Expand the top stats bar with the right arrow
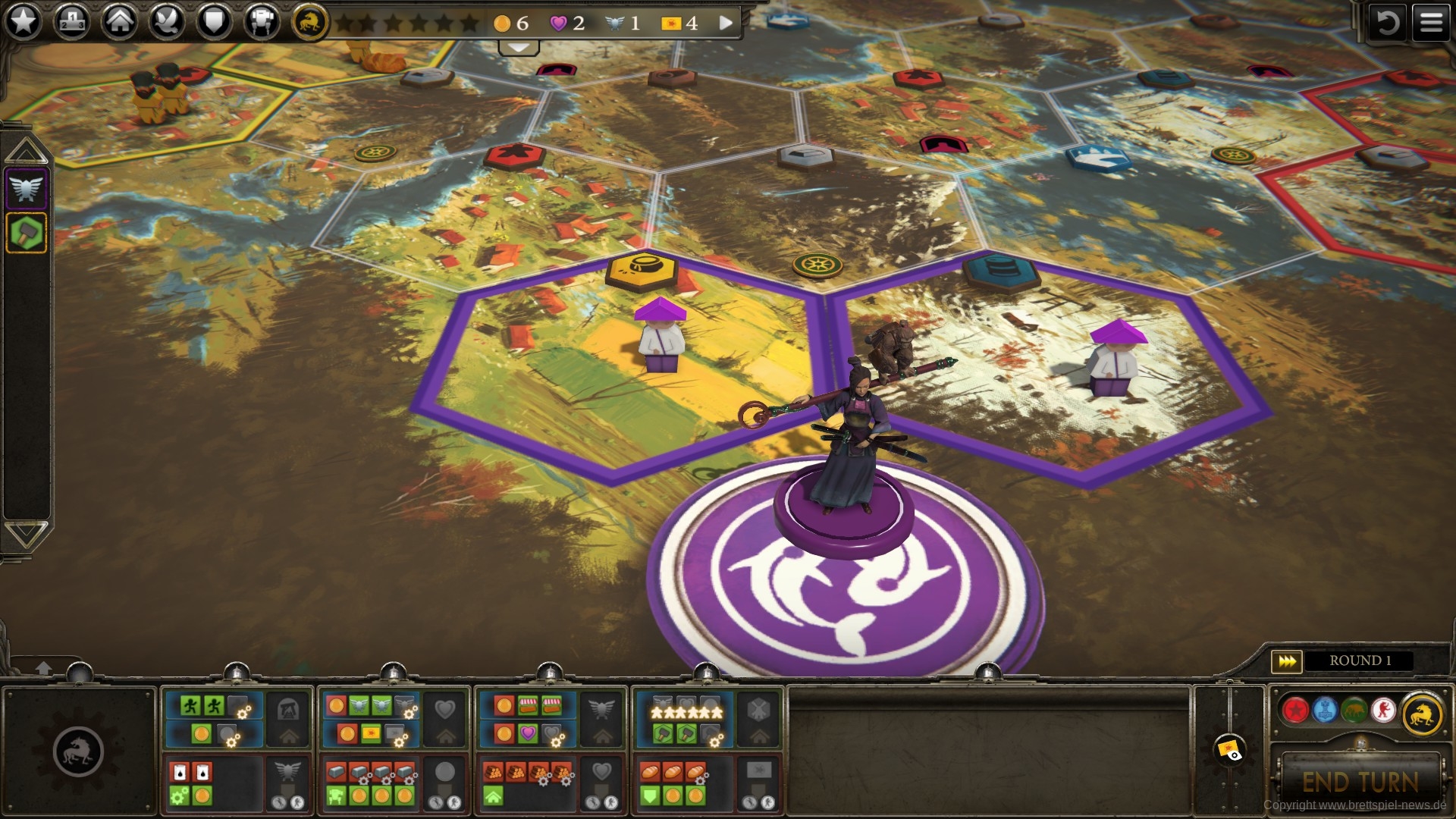This screenshot has height=819, width=1456. click(x=724, y=23)
